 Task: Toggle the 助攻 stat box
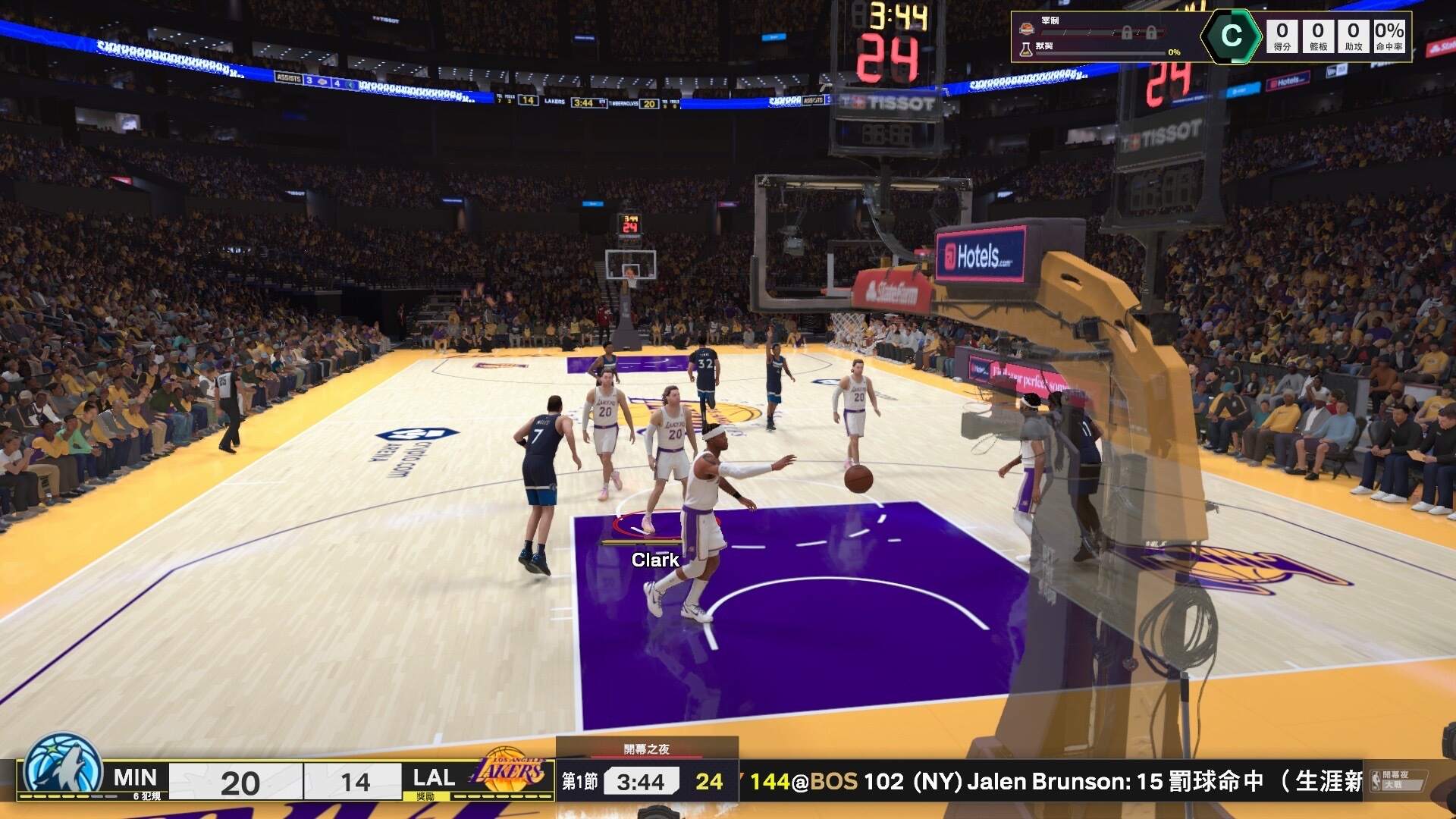[1354, 36]
